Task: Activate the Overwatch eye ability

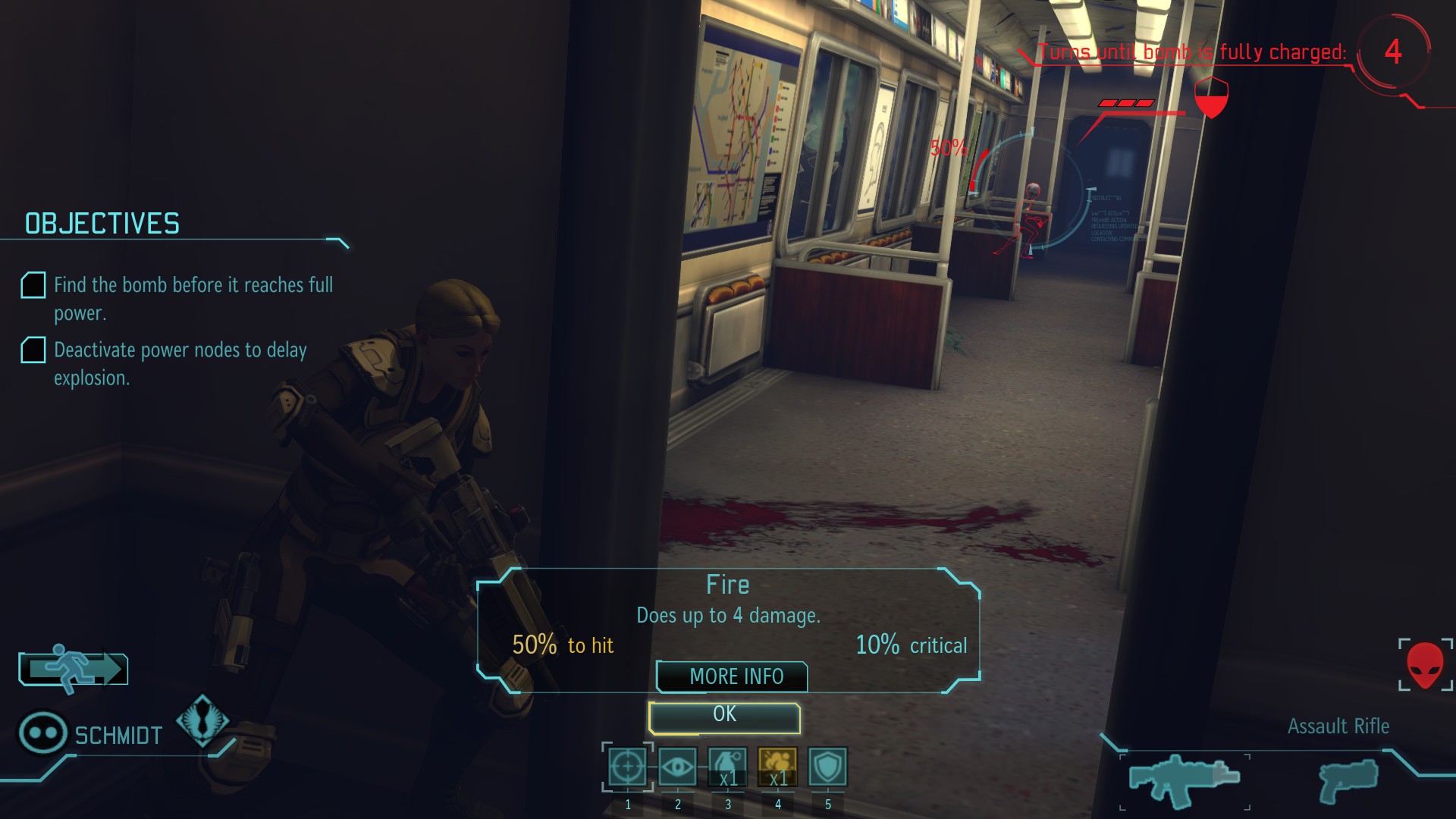Action: 677,767
